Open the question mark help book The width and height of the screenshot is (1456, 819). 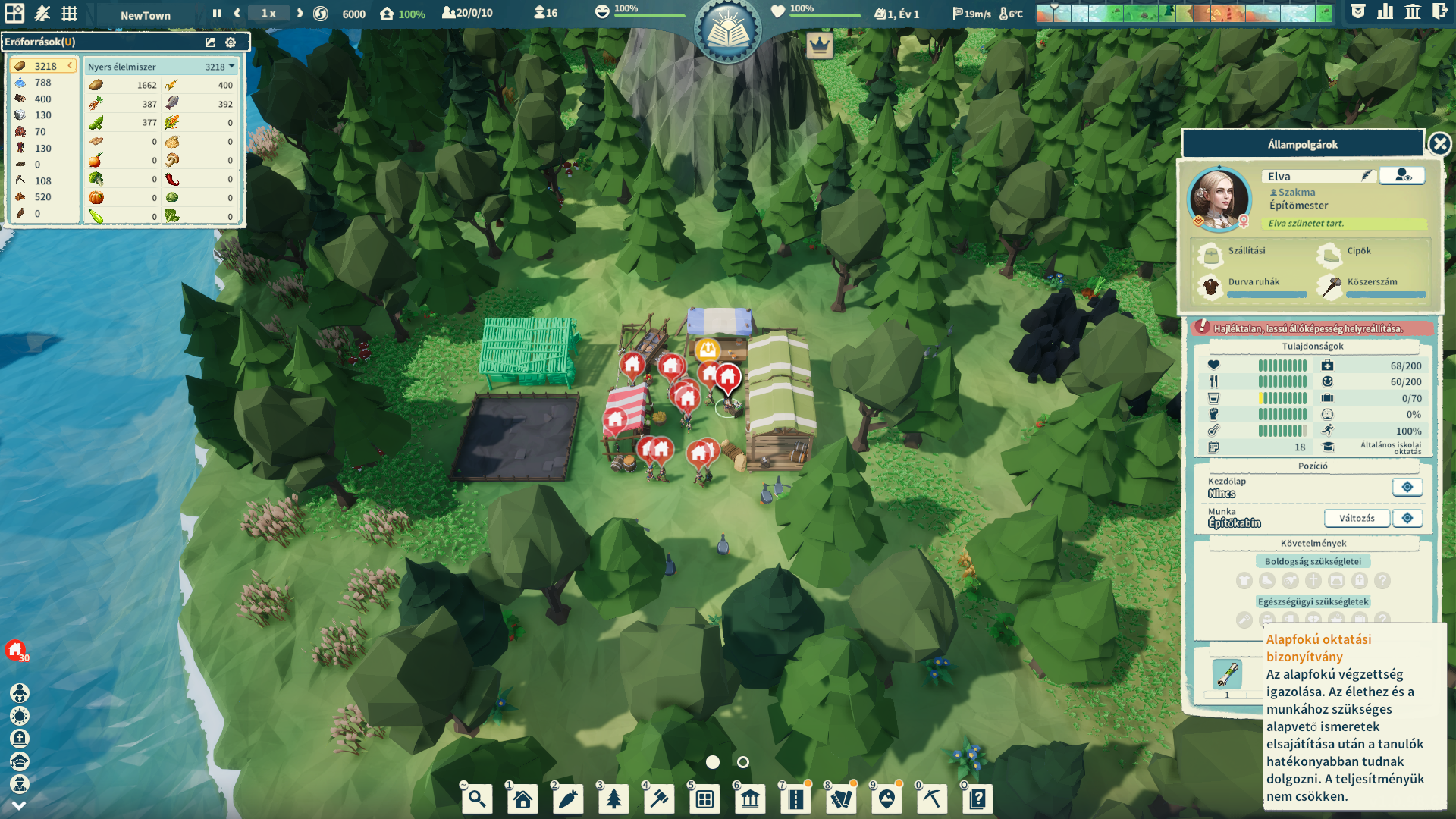coord(977,799)
